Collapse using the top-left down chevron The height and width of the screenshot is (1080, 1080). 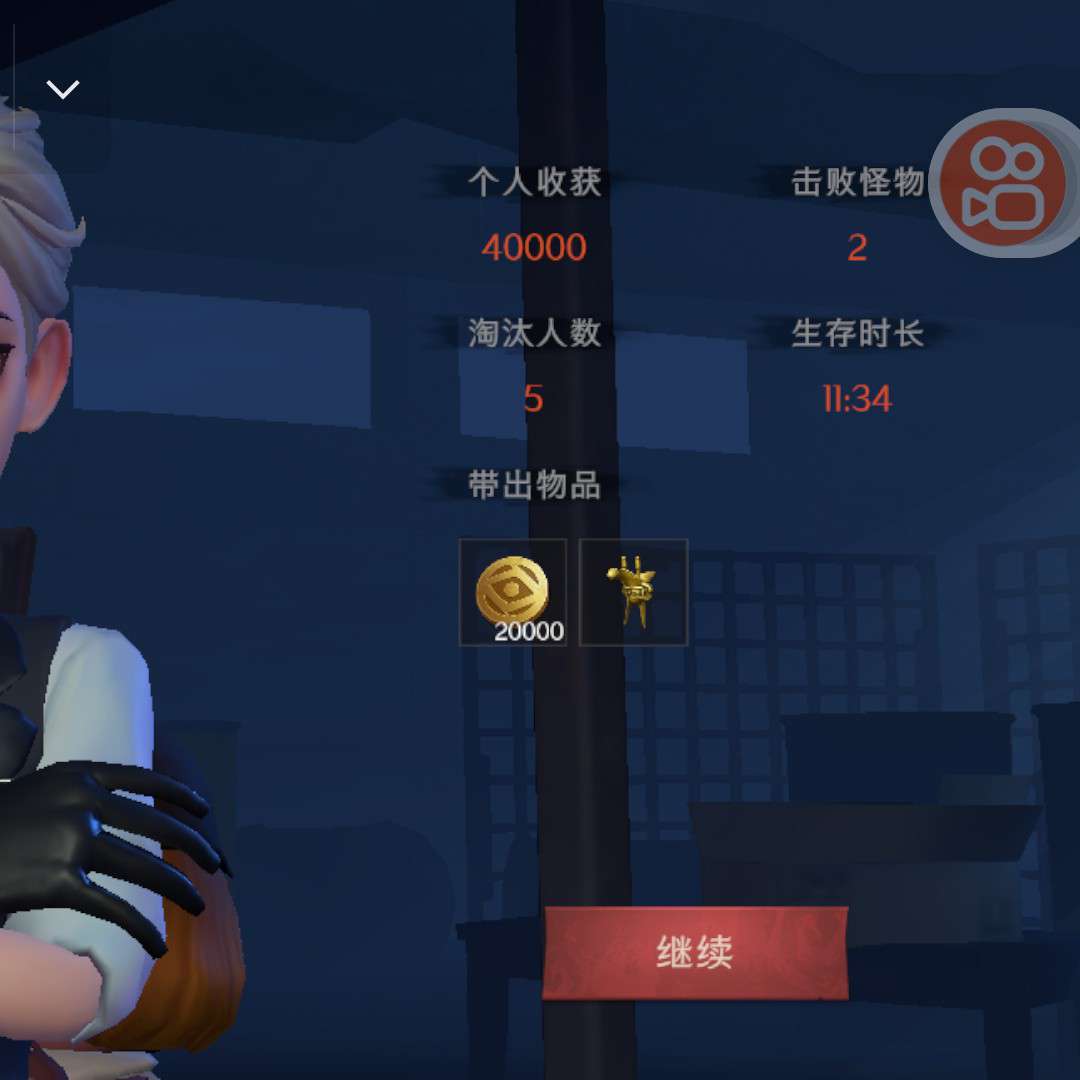[63, 90]
